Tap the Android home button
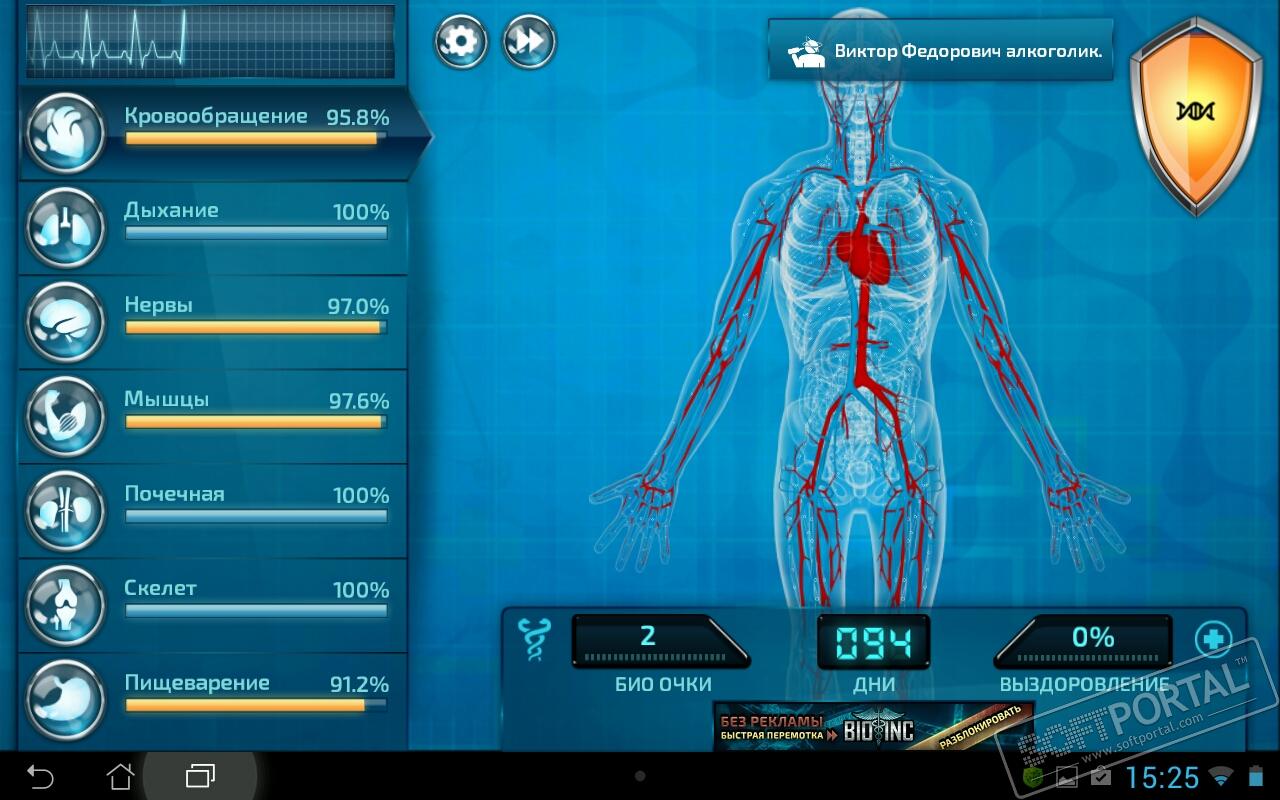This screenshot has height=800, width=1280. click(x=120, y=776)
